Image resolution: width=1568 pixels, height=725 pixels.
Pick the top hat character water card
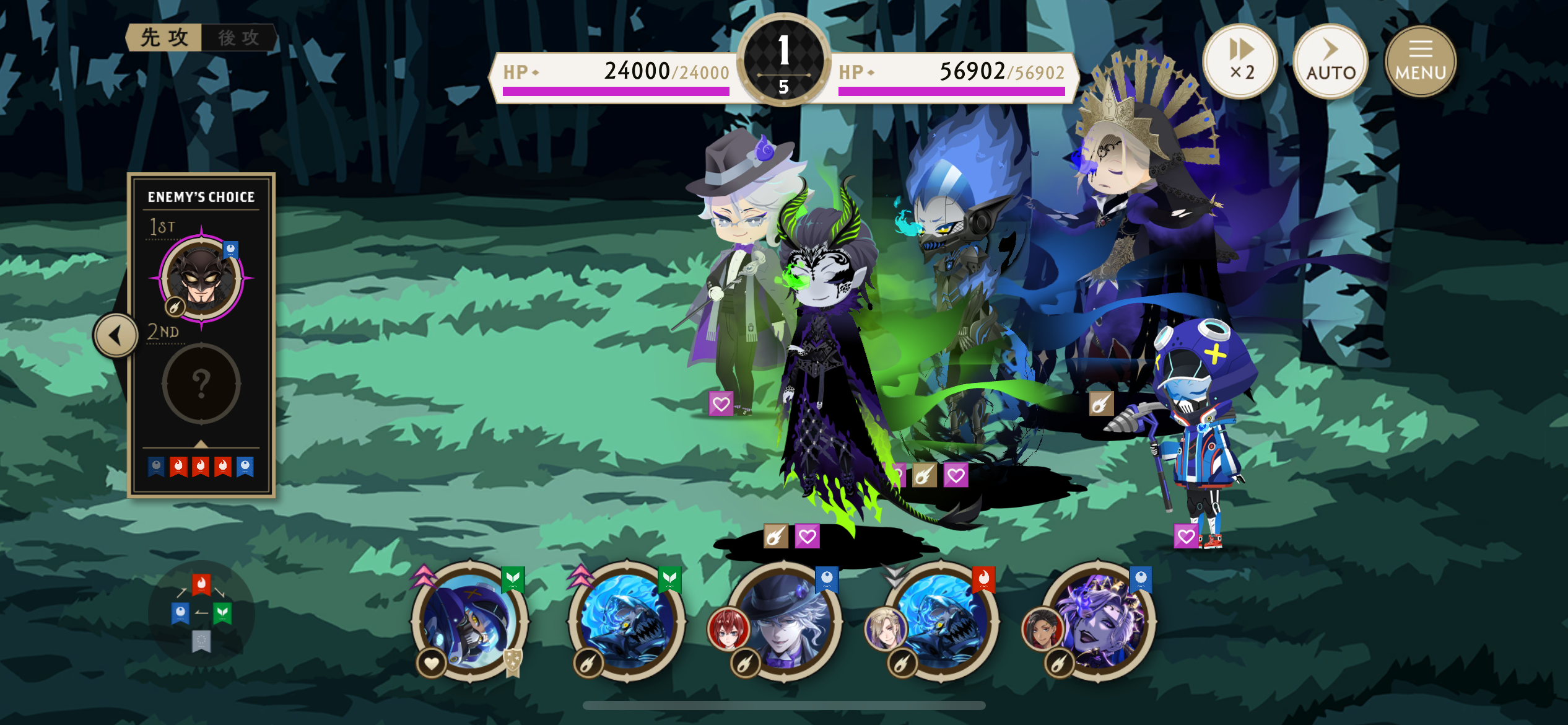point(784,622)
